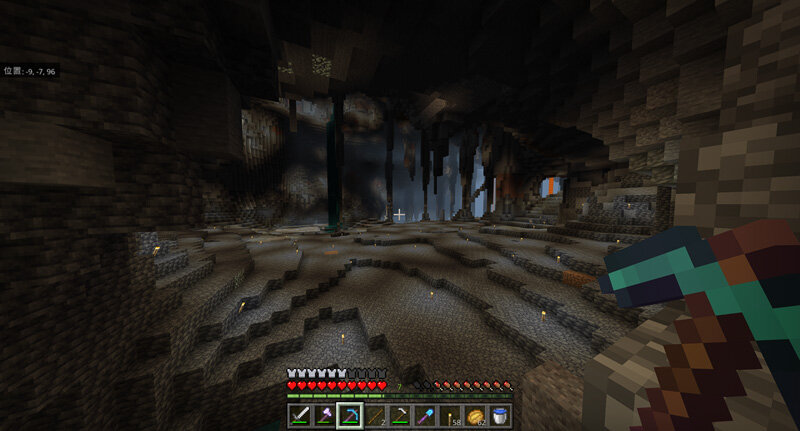Image resolution: width=800 pixels, height=431 pixels.
Task: Pick the sticks stack in the hotbar
Action: tap(375, 414)
